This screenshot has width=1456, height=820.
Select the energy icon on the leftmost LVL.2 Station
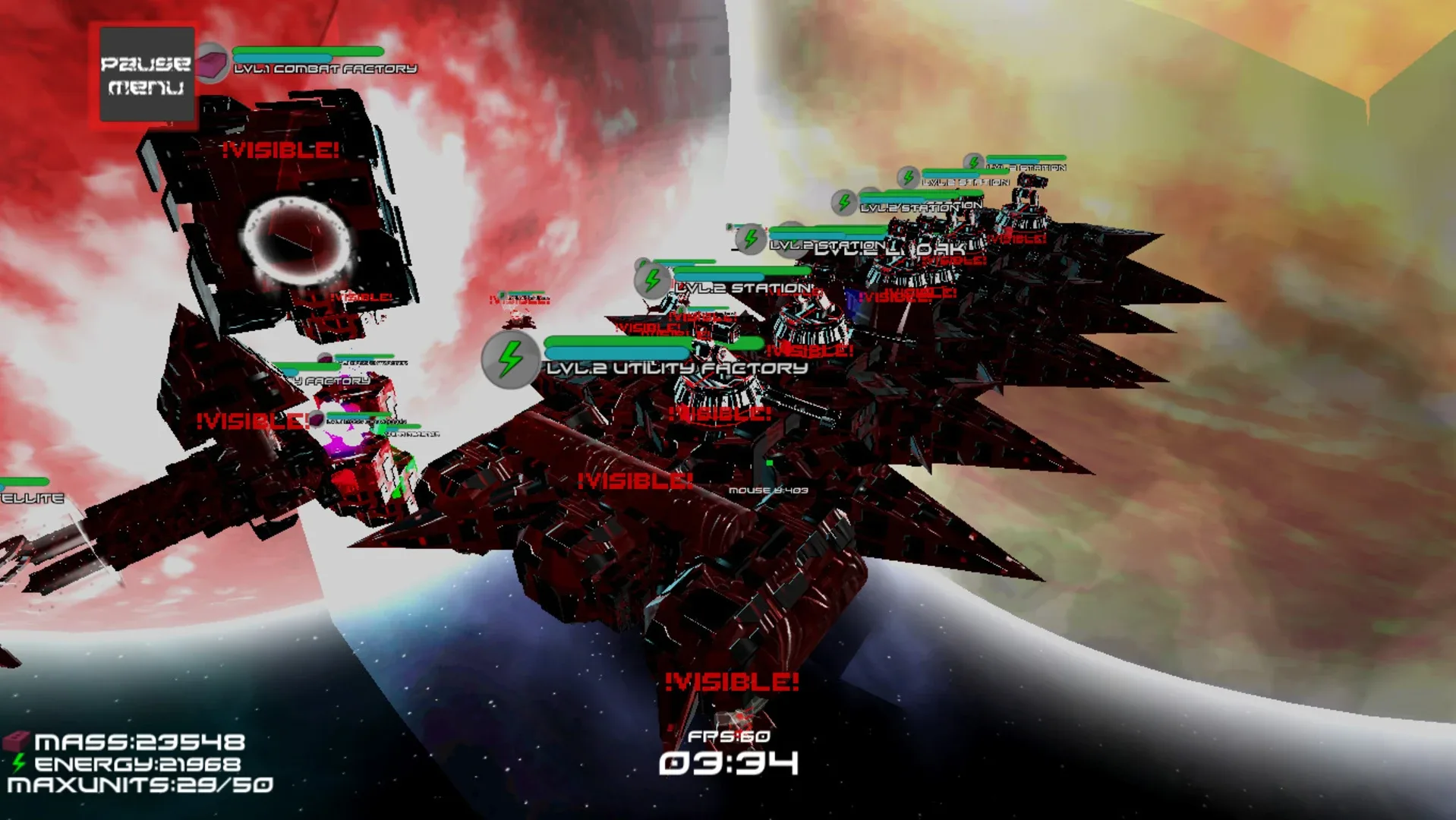(x=651, y=279)
